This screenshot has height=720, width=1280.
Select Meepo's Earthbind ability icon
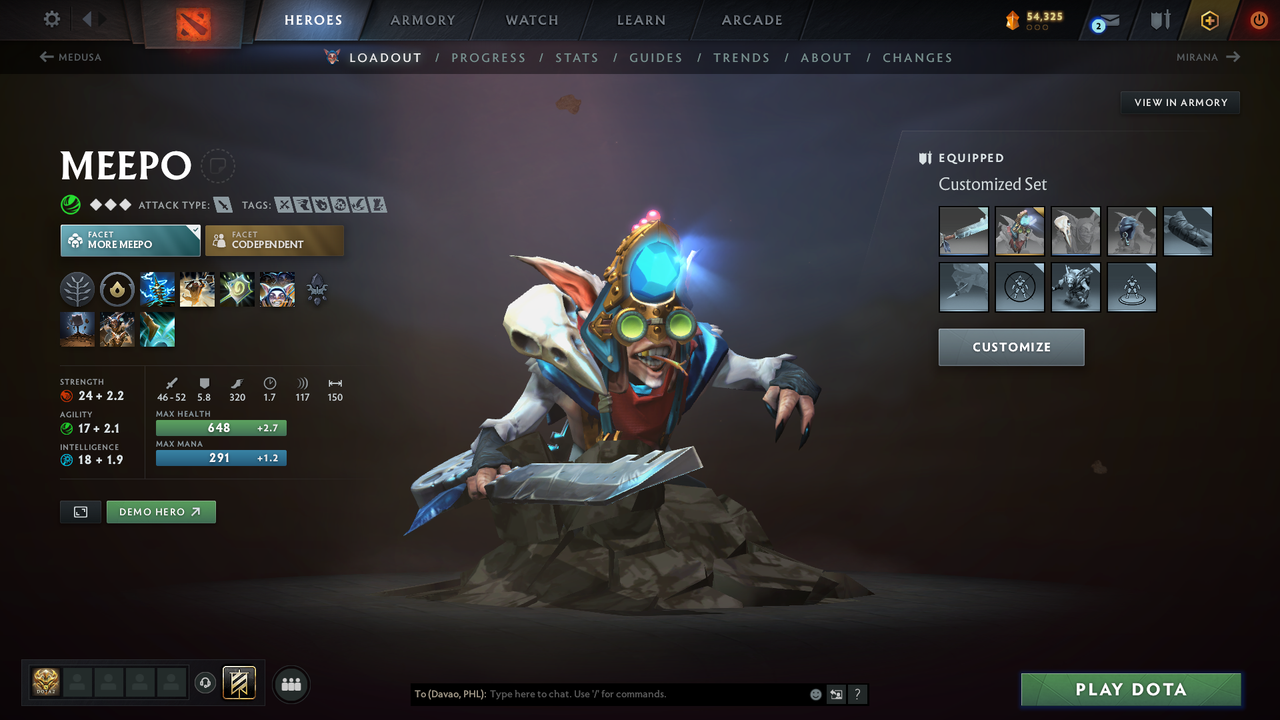click(157, 289)
